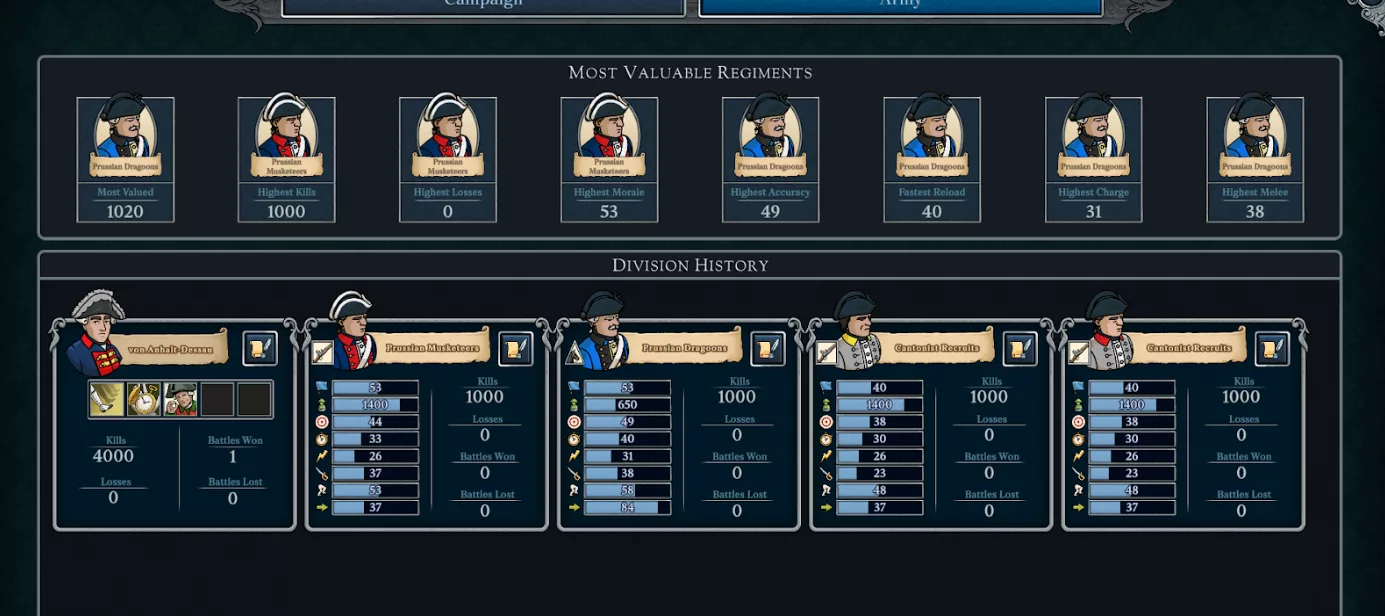Screen dimensions: 1385x616
Task: Click the scroll-and-quill button on Prussian Dragoons division card
Action: point(768,348)
